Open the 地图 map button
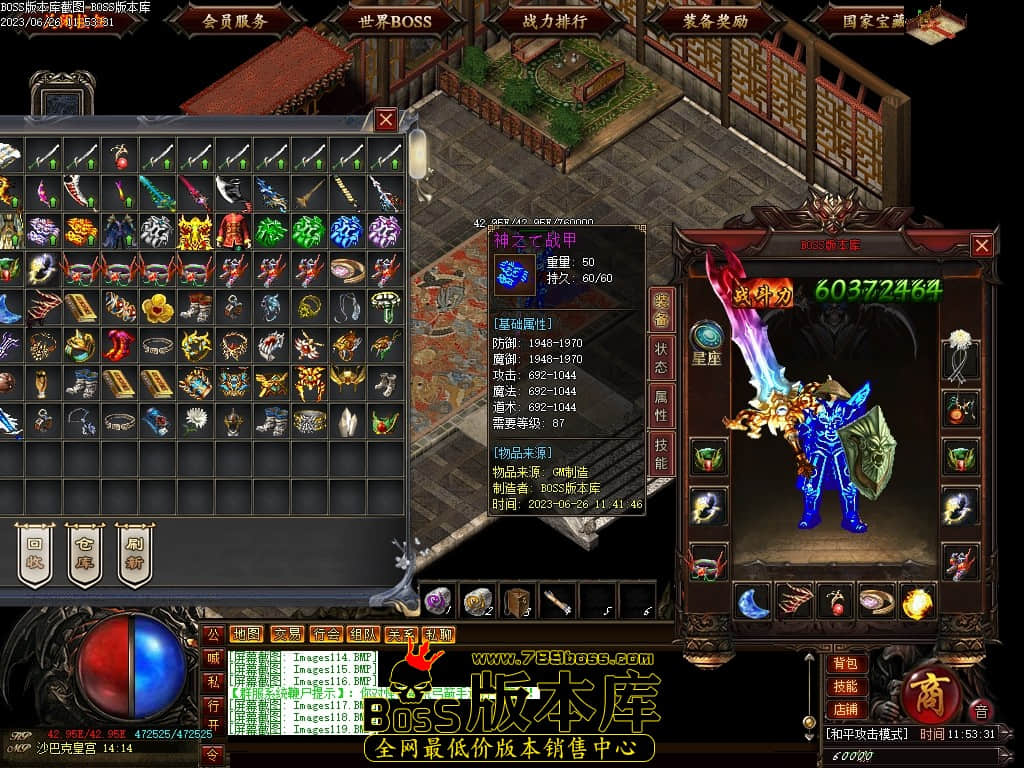 point(246,634)
